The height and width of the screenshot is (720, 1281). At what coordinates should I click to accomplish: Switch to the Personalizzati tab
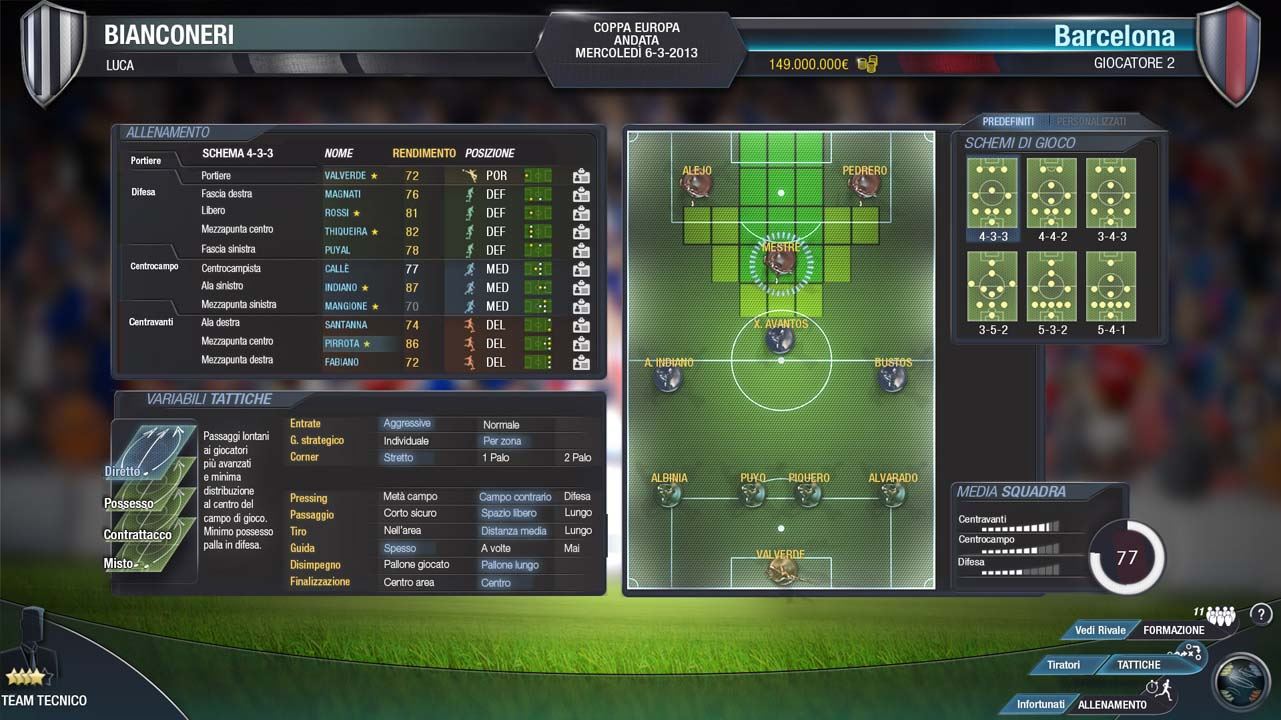click(1091, 121)
